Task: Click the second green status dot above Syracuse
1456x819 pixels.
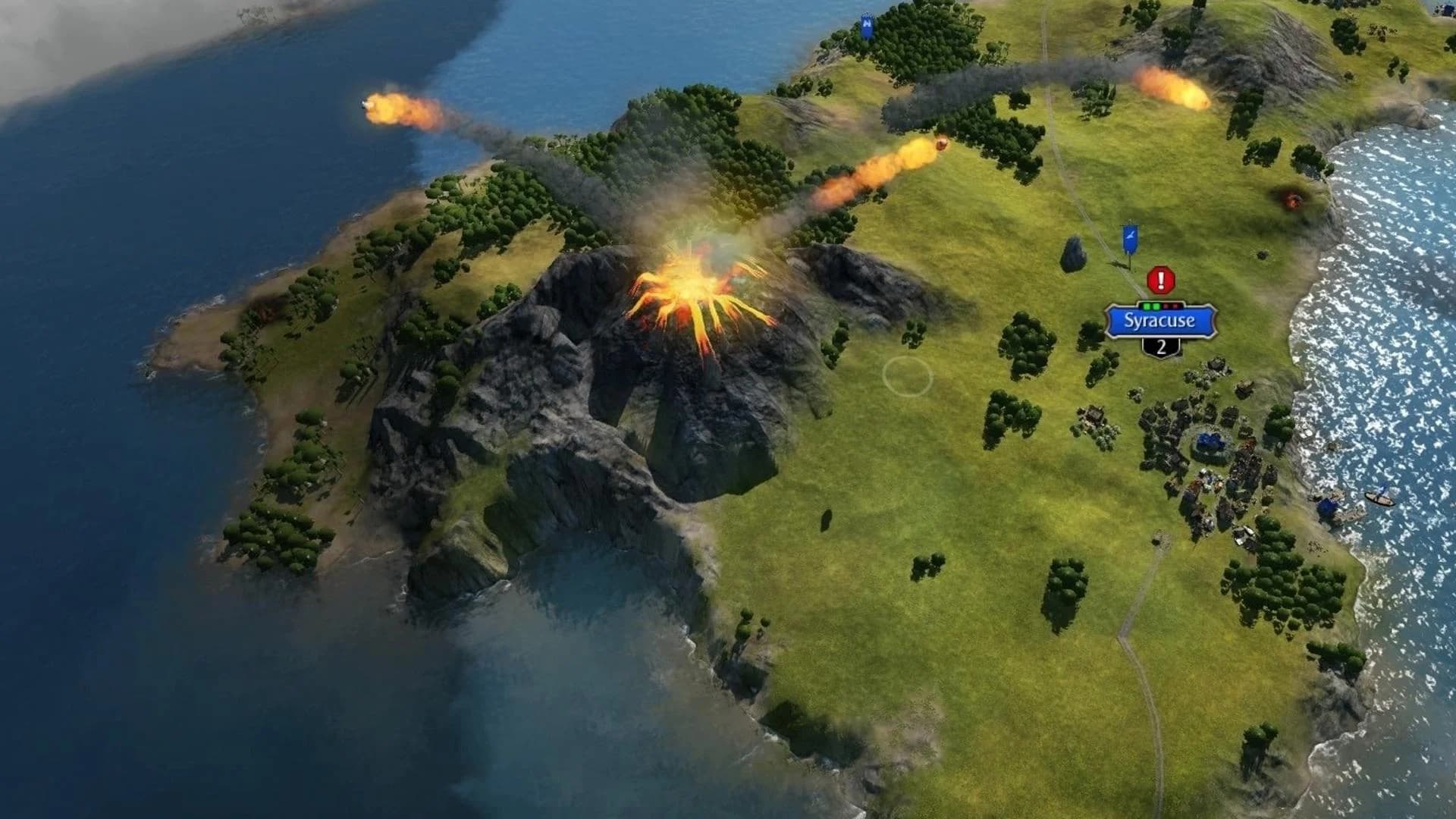Action: pyautogui.click(x=1156, y=308)
